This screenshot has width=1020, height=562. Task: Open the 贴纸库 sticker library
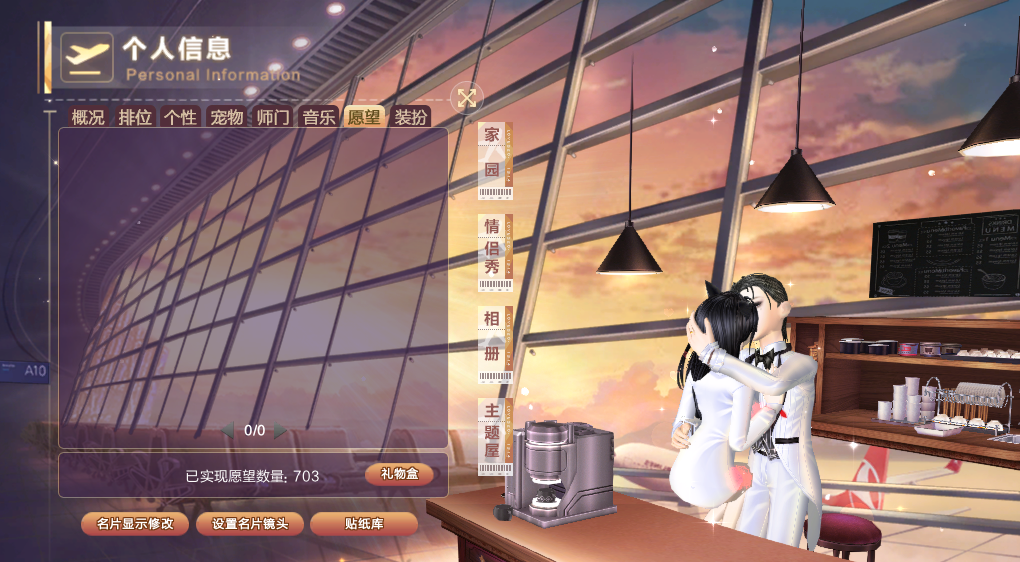point(364,524)
